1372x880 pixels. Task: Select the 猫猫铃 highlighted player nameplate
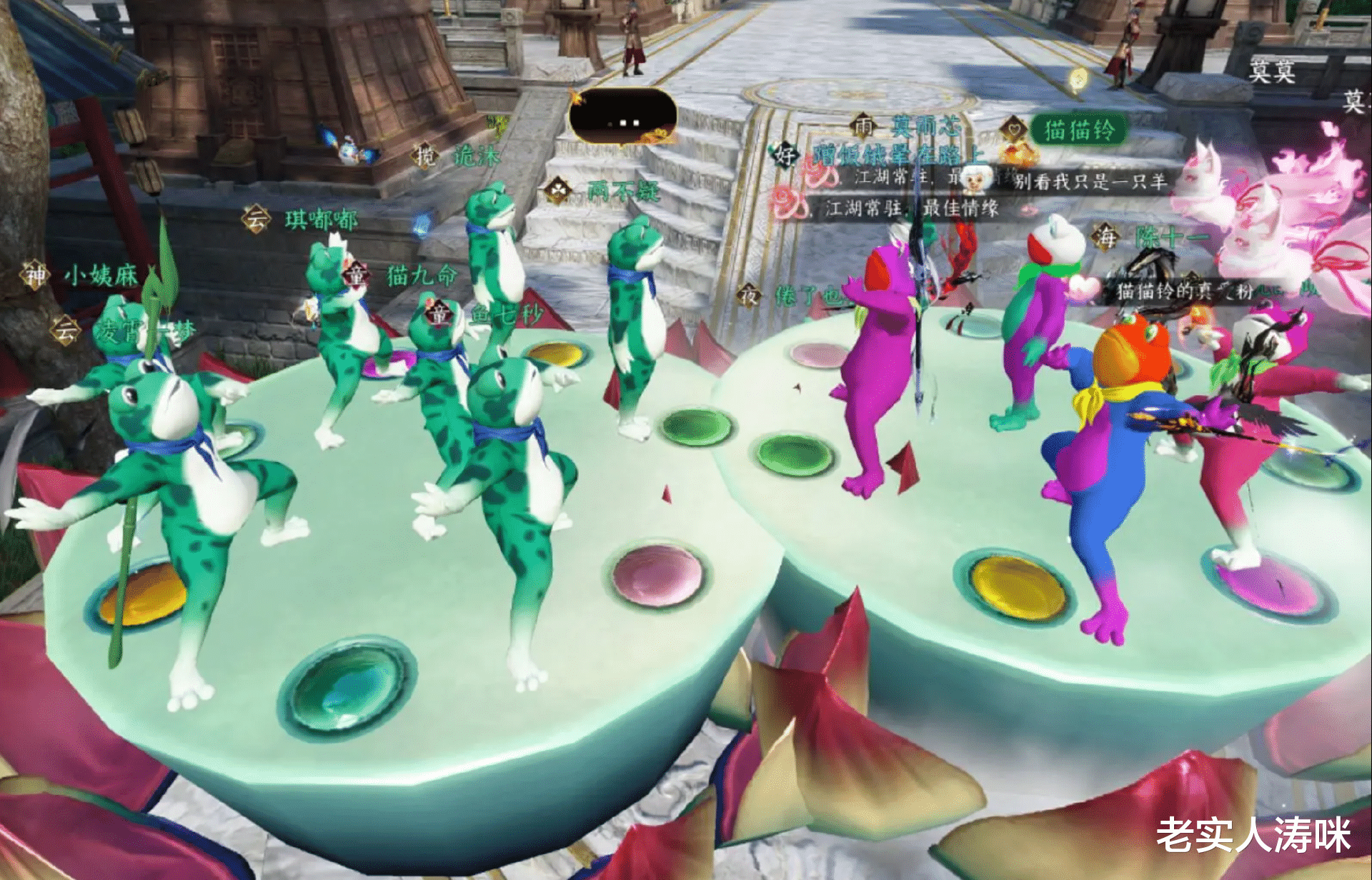coord(1079,131)
